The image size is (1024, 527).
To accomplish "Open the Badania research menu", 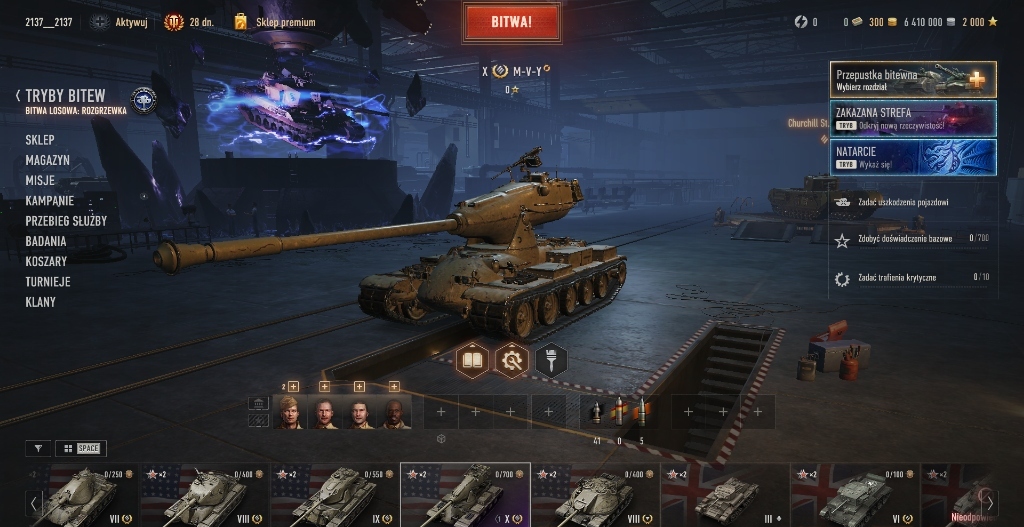I will 46,241.
